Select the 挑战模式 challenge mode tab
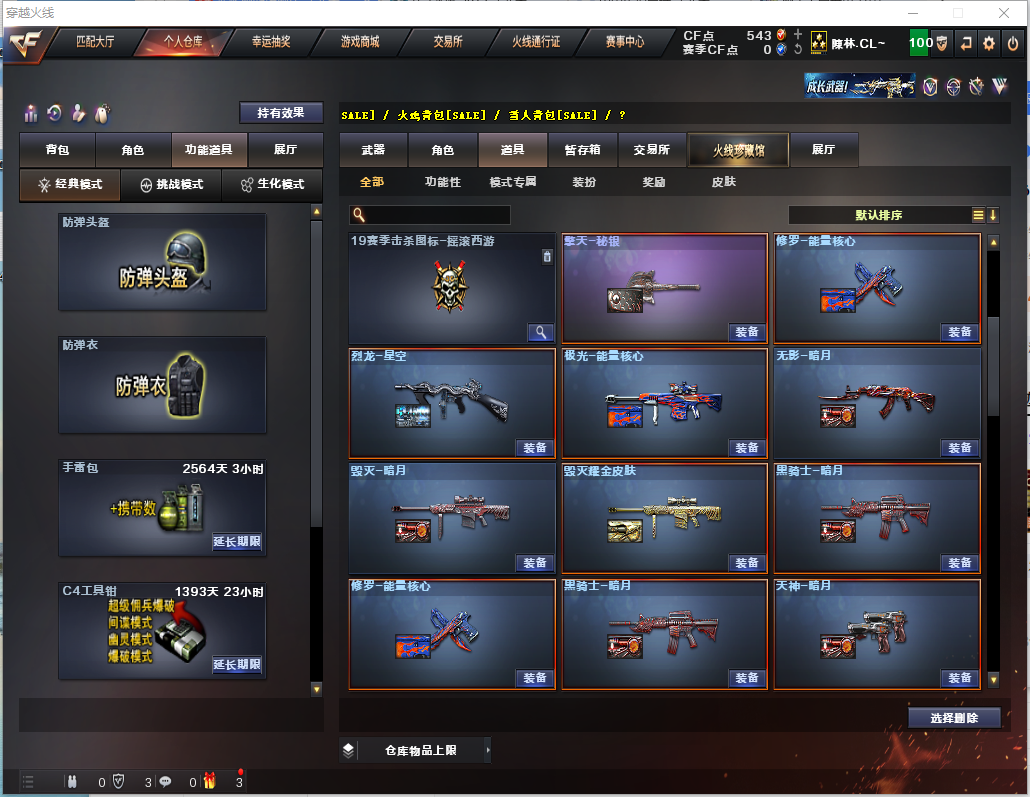The image size is (1030, 797). 171,185
